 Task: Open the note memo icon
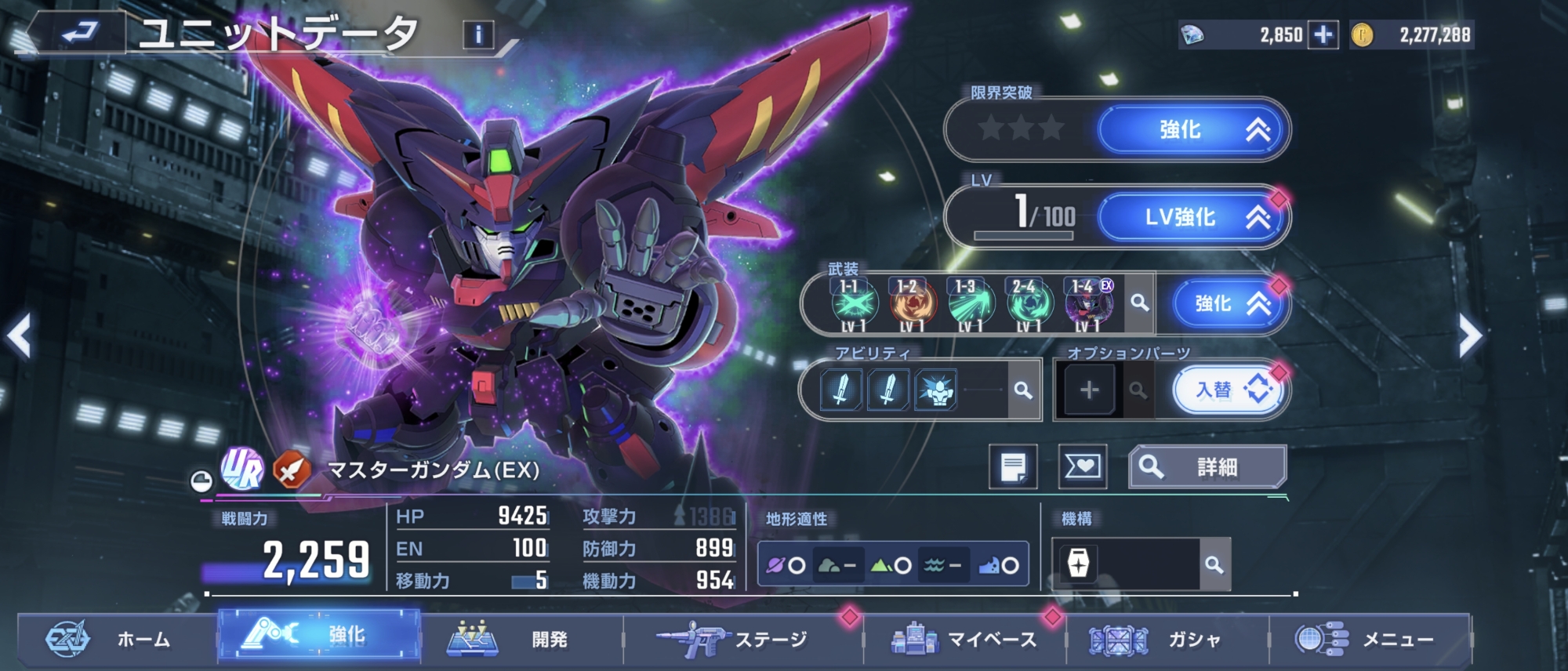[x=1013, y=467]
